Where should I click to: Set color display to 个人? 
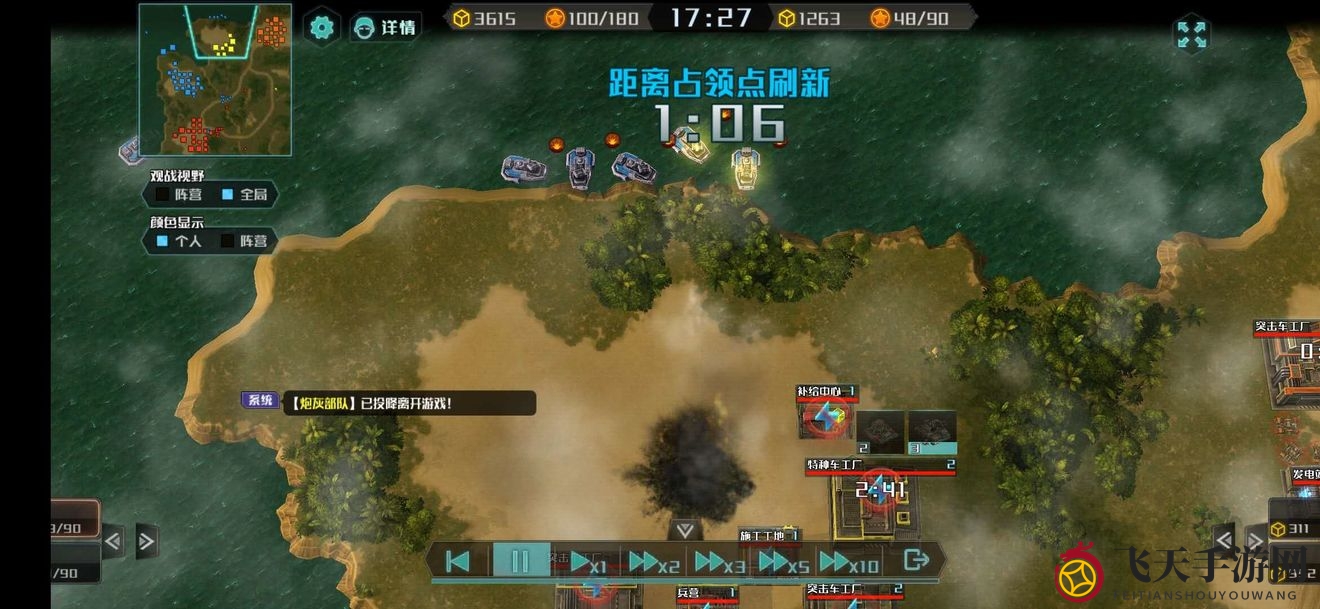pyautogui.click(x=176, y=241)
